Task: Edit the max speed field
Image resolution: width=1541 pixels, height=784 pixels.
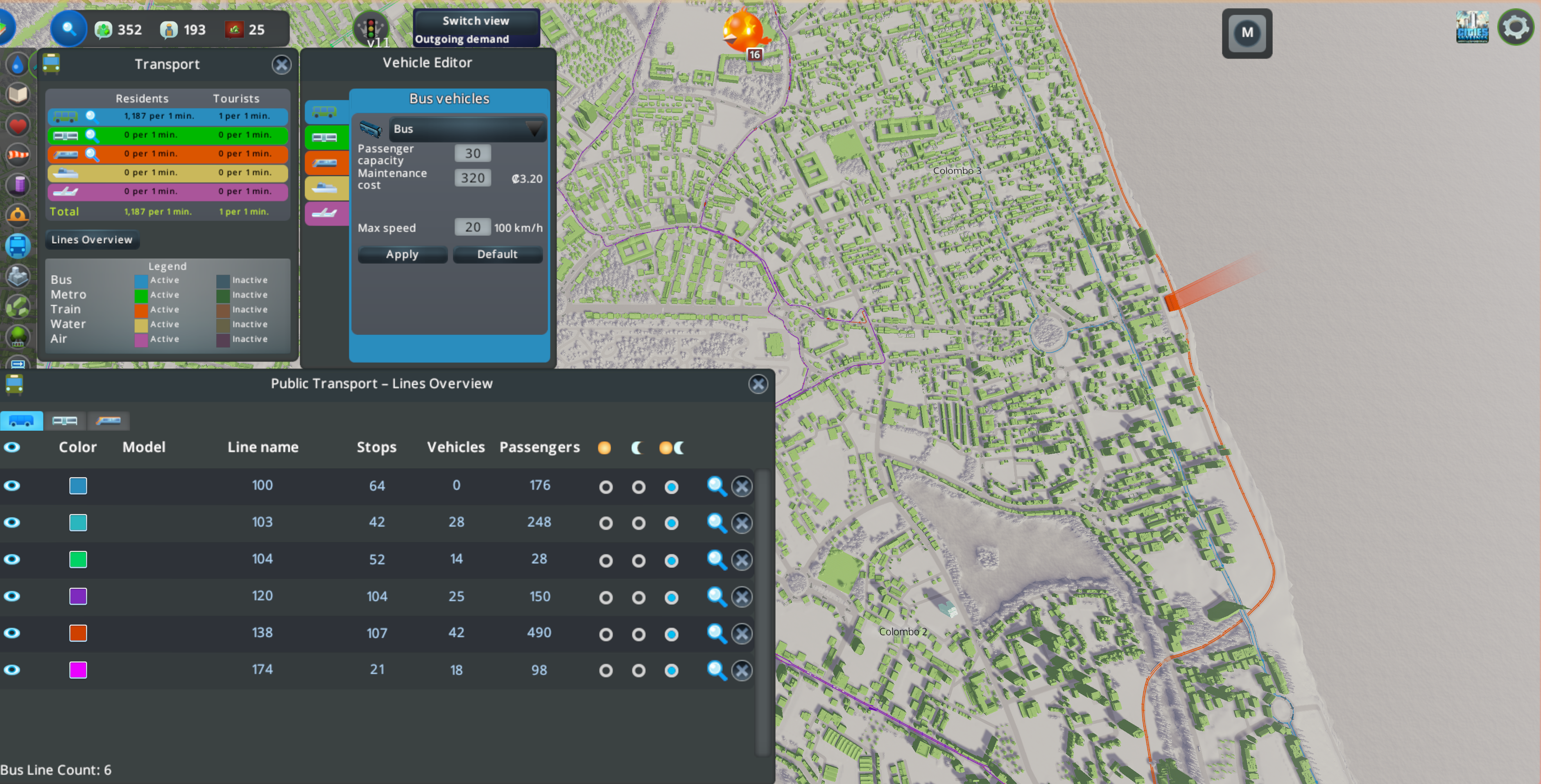Action: click(473, 227)
